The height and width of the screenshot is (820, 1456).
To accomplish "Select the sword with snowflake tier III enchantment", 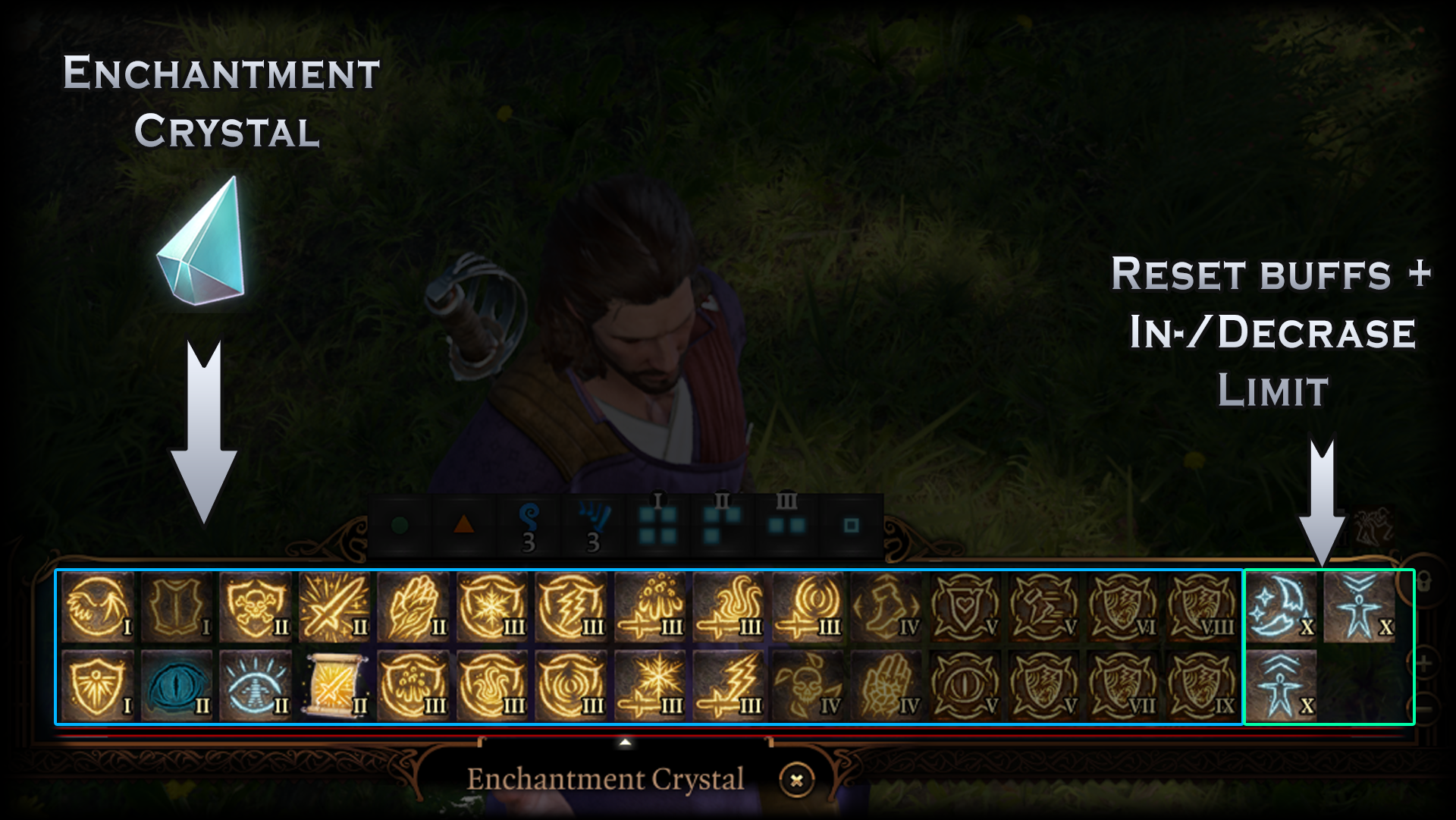I will [x=649, y=686].
